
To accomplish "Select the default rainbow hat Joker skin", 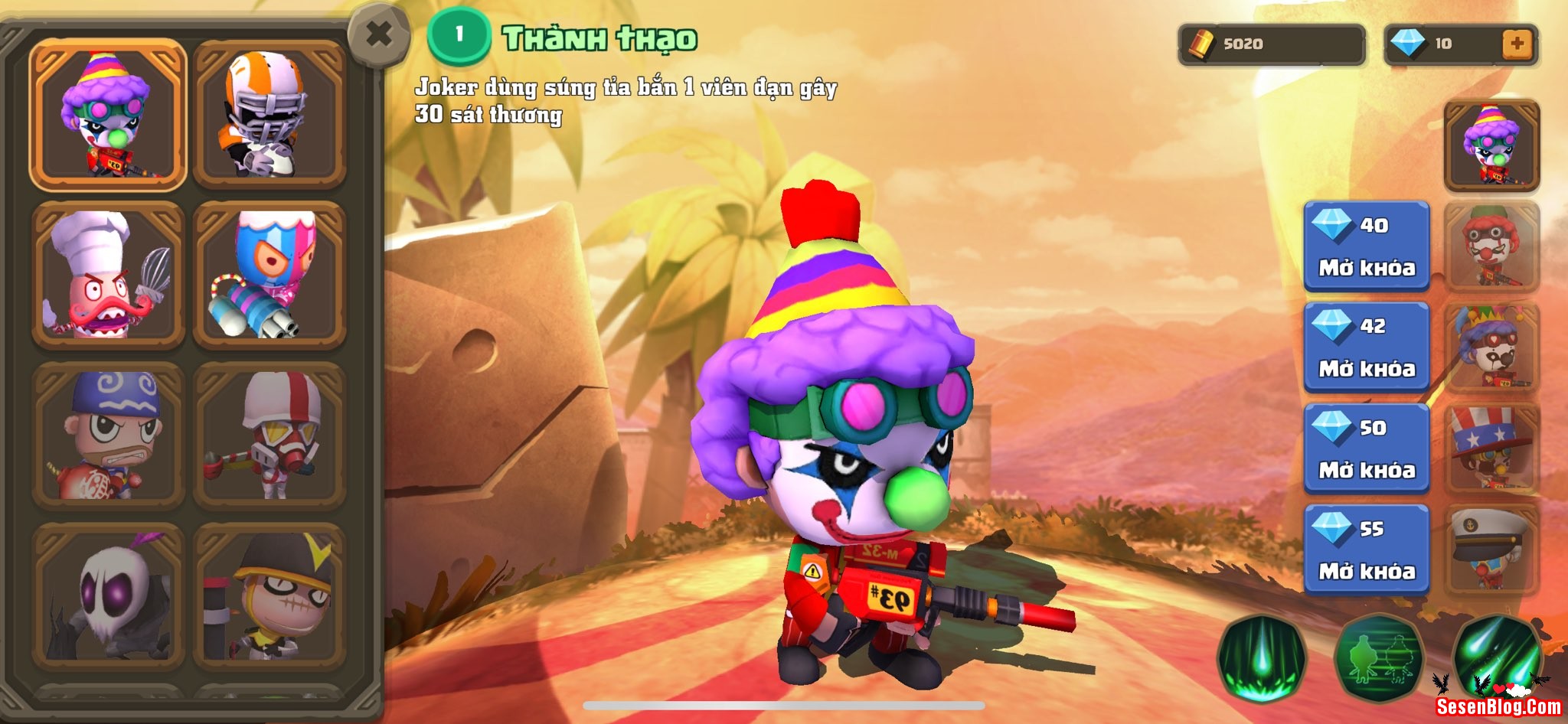I will pyautogui.click(x=1491, y=145).
